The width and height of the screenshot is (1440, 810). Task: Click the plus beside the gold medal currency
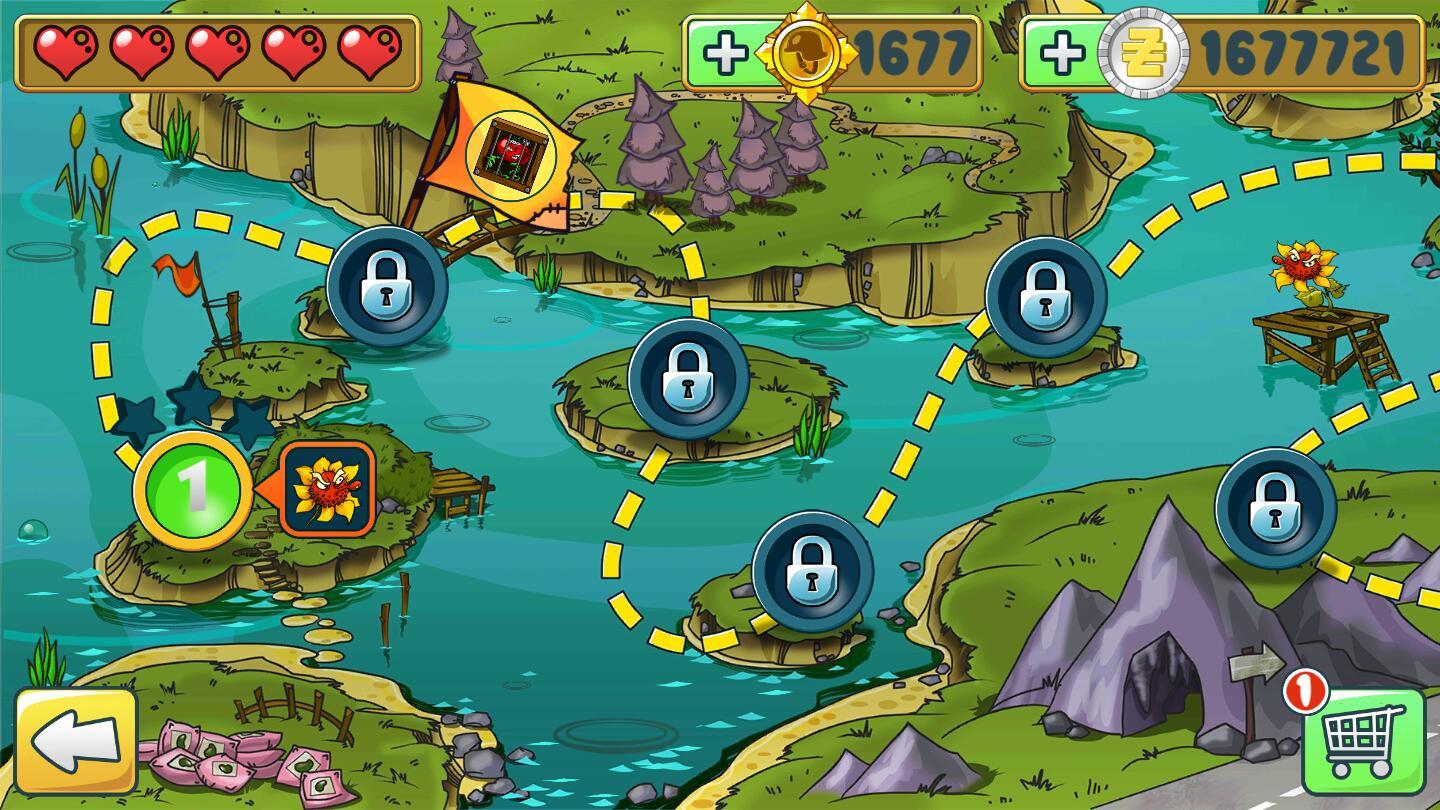(725, 53)
